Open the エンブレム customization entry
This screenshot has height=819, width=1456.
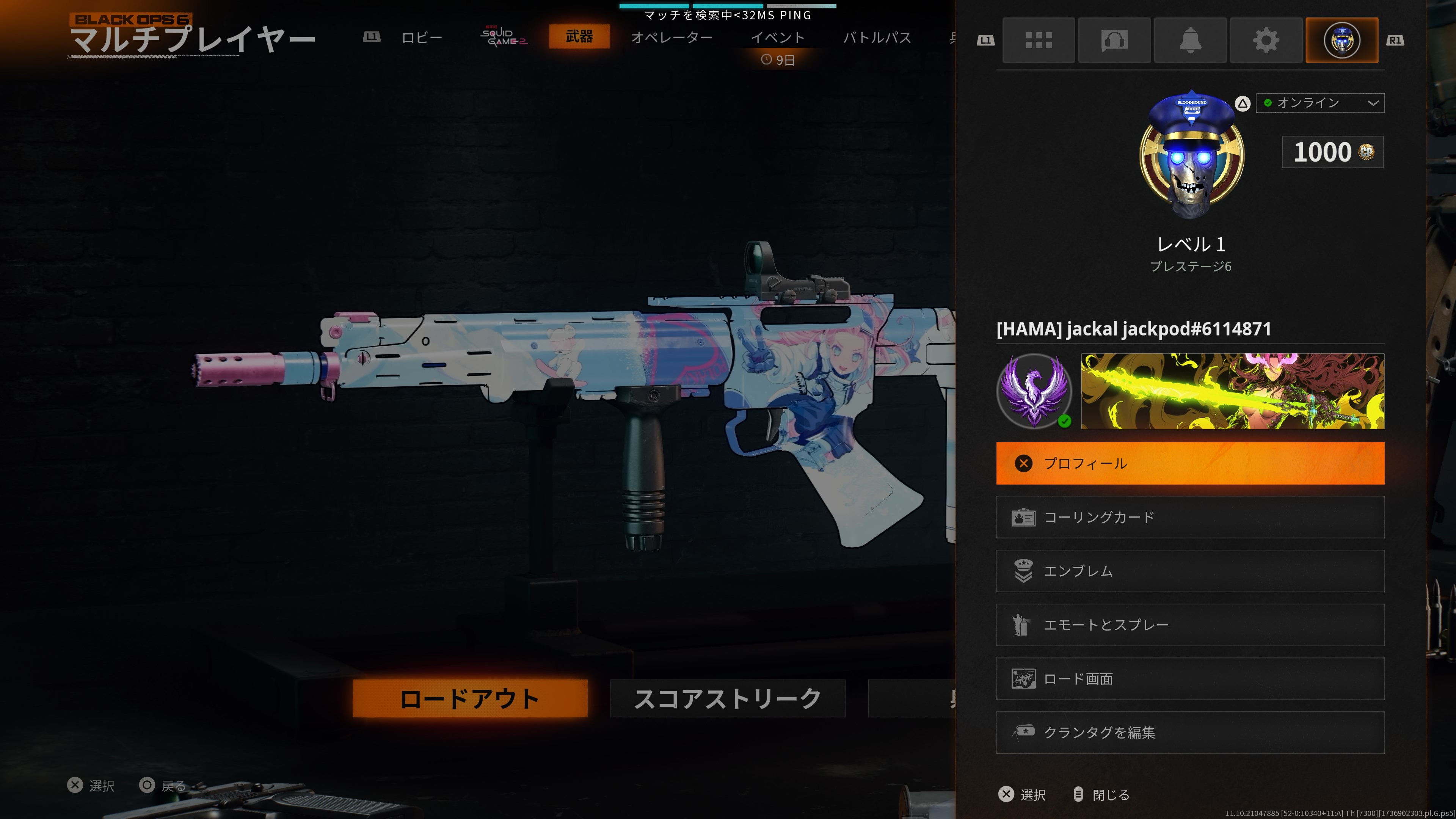coord(1190,571)
